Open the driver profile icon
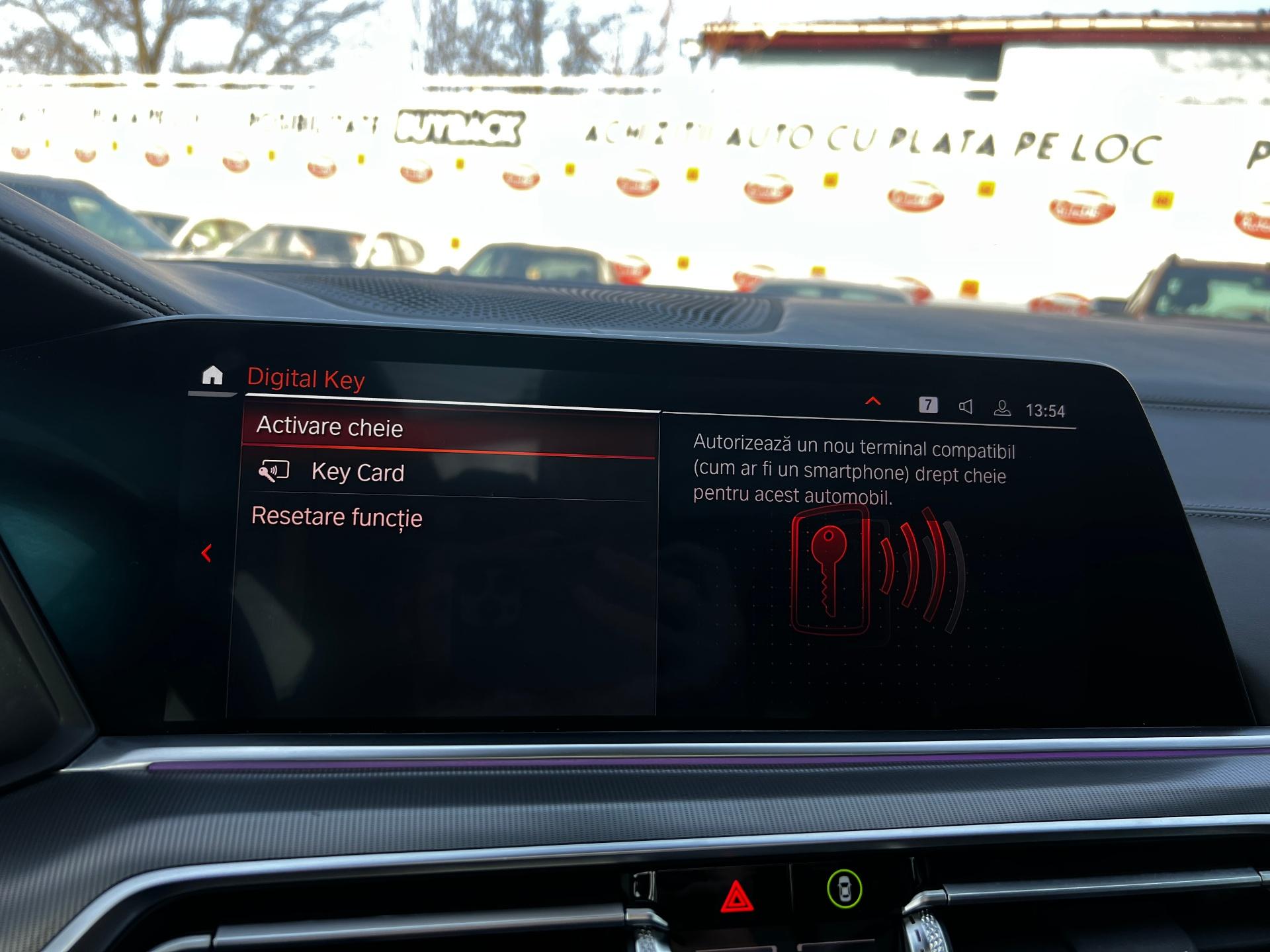1270x952 pixels. pos(1002,408)
